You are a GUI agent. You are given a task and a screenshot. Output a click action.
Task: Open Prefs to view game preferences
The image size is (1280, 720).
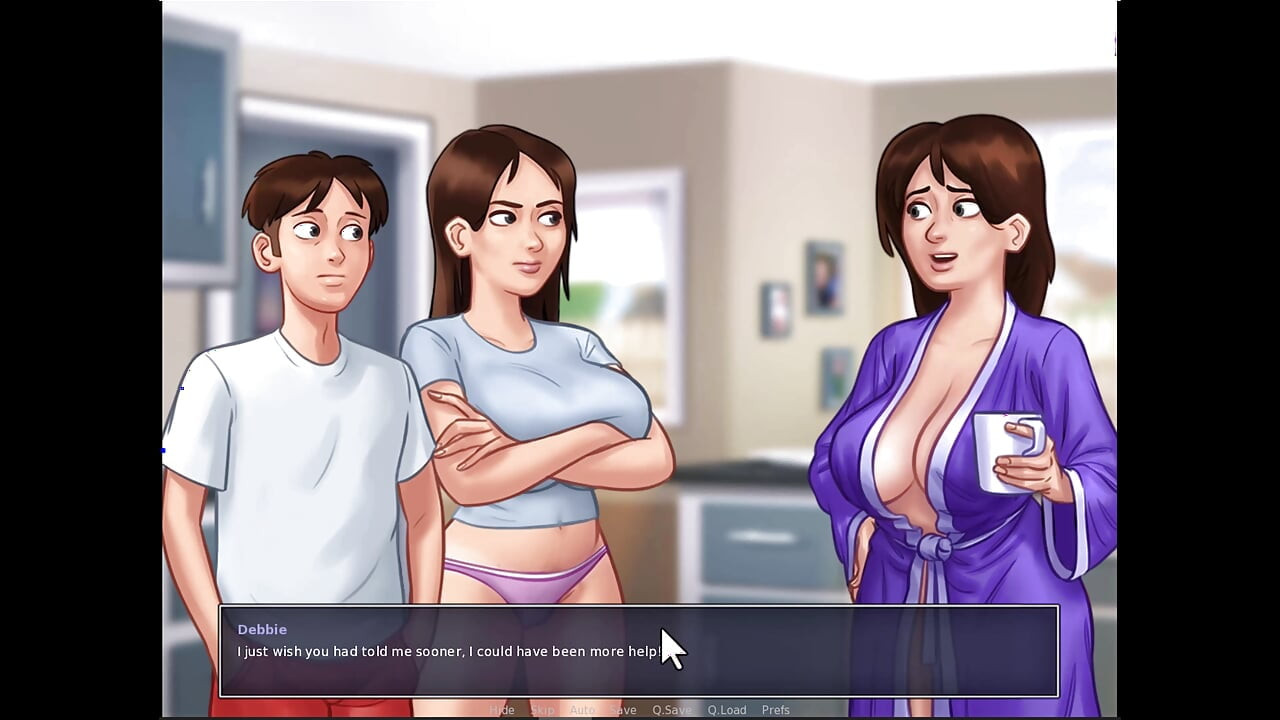[x=775, y=709]
